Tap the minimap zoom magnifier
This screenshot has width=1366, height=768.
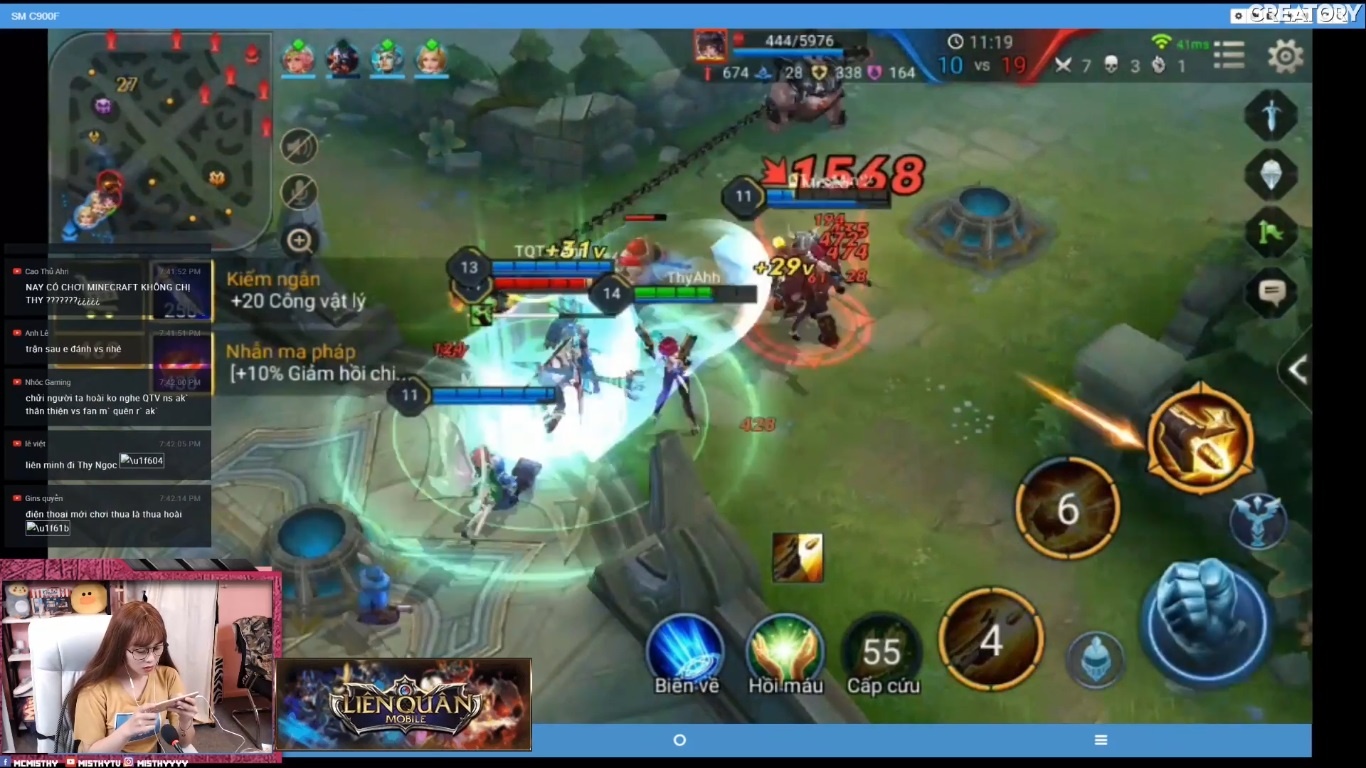pos(297,240)
